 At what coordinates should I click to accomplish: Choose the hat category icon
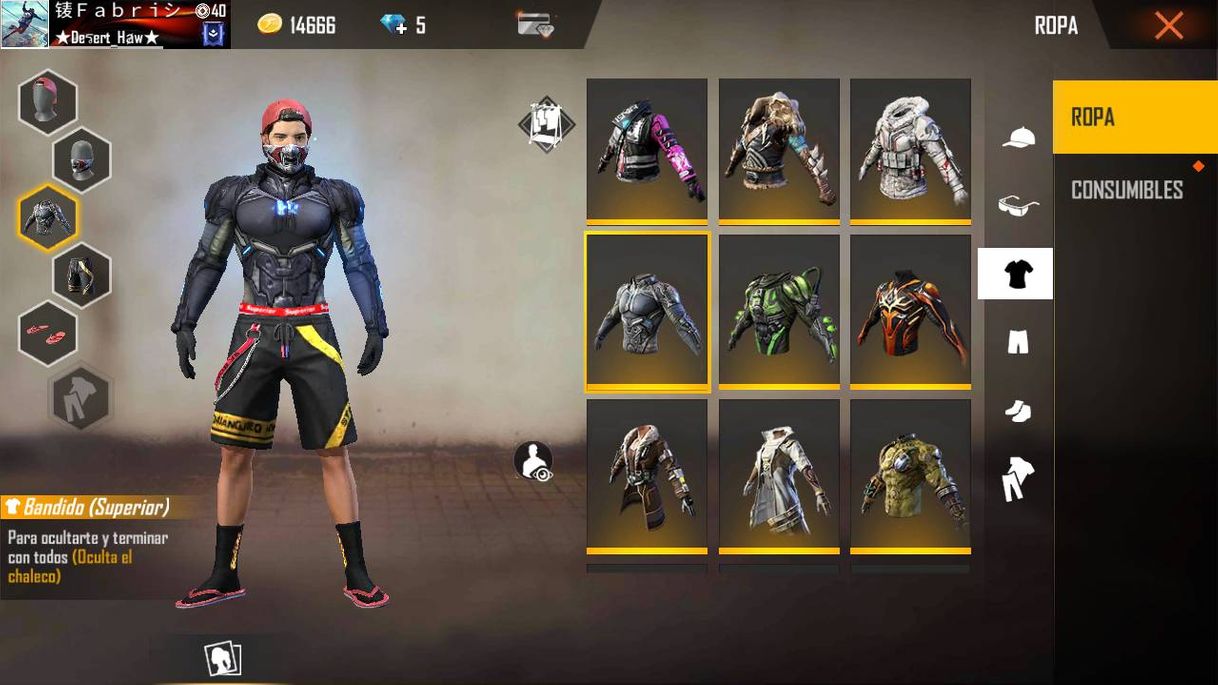pyautogui.click(x=1018, y=138)
